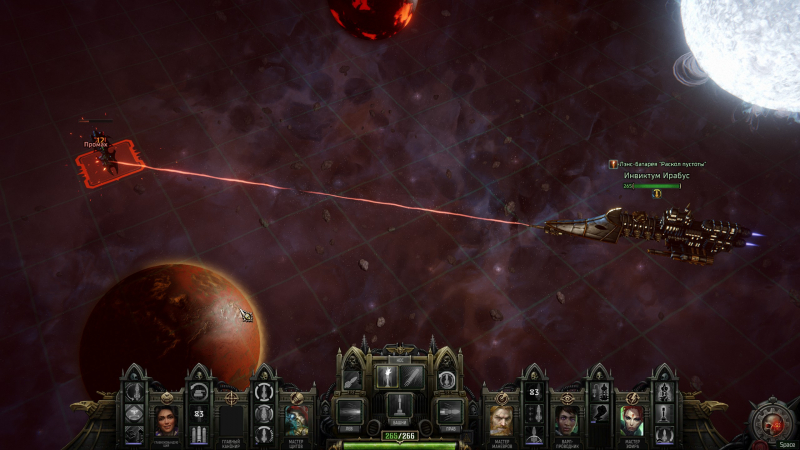This screenshot has width=800, height=450.
Task: Select the bearded maneuver master portrait
Action: [501, 418]
